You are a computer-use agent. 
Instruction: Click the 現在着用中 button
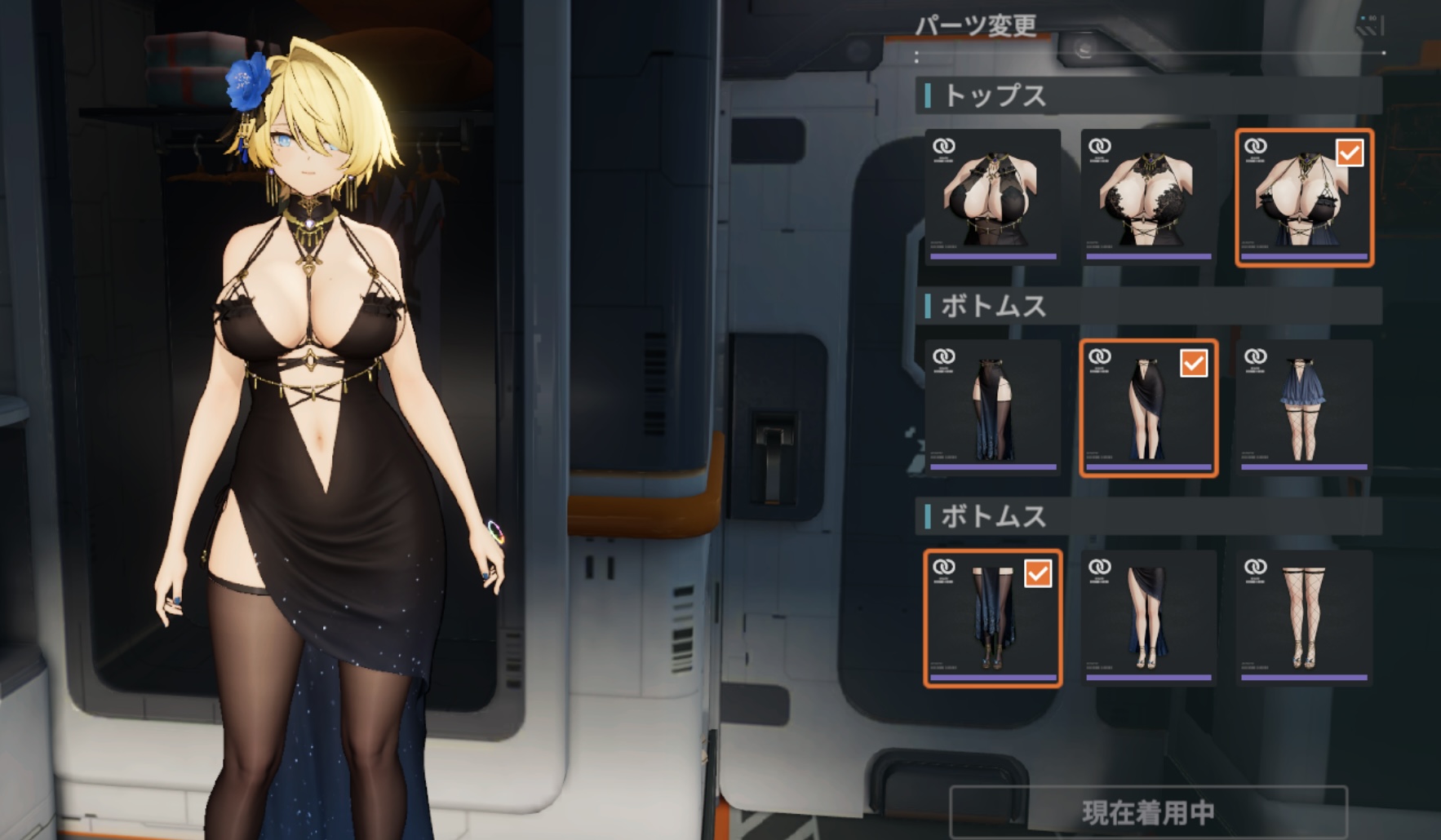[x=1148, y=811]
